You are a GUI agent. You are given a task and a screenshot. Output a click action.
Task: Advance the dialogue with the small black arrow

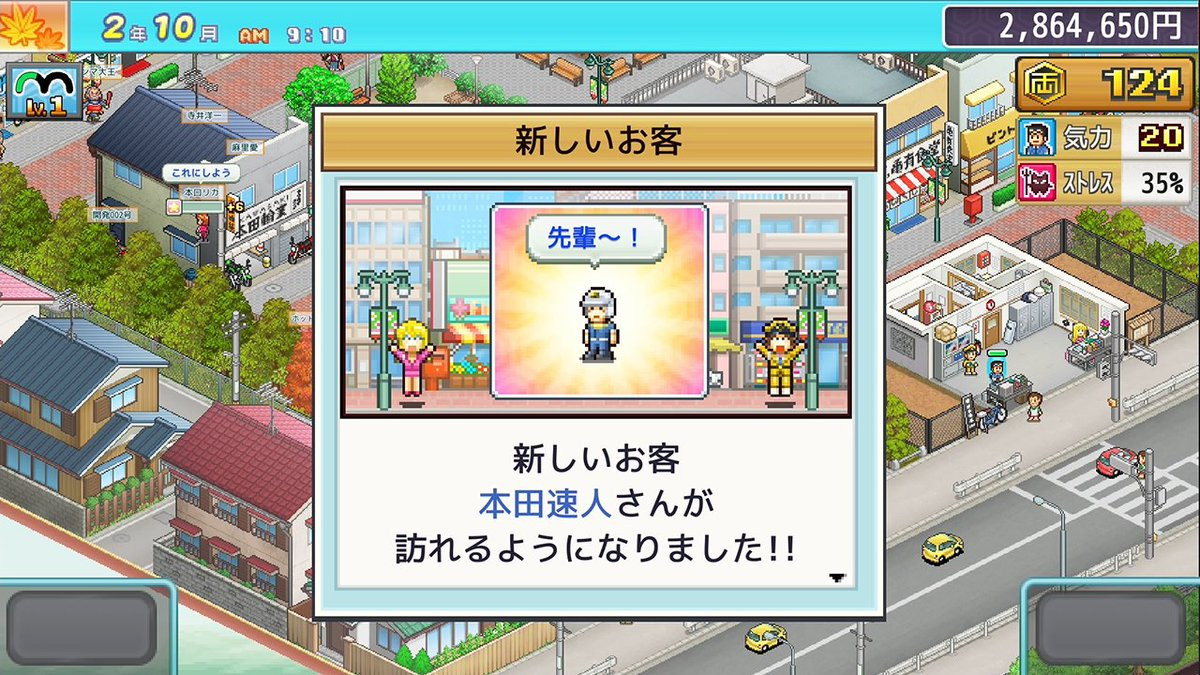coord(837,578)
